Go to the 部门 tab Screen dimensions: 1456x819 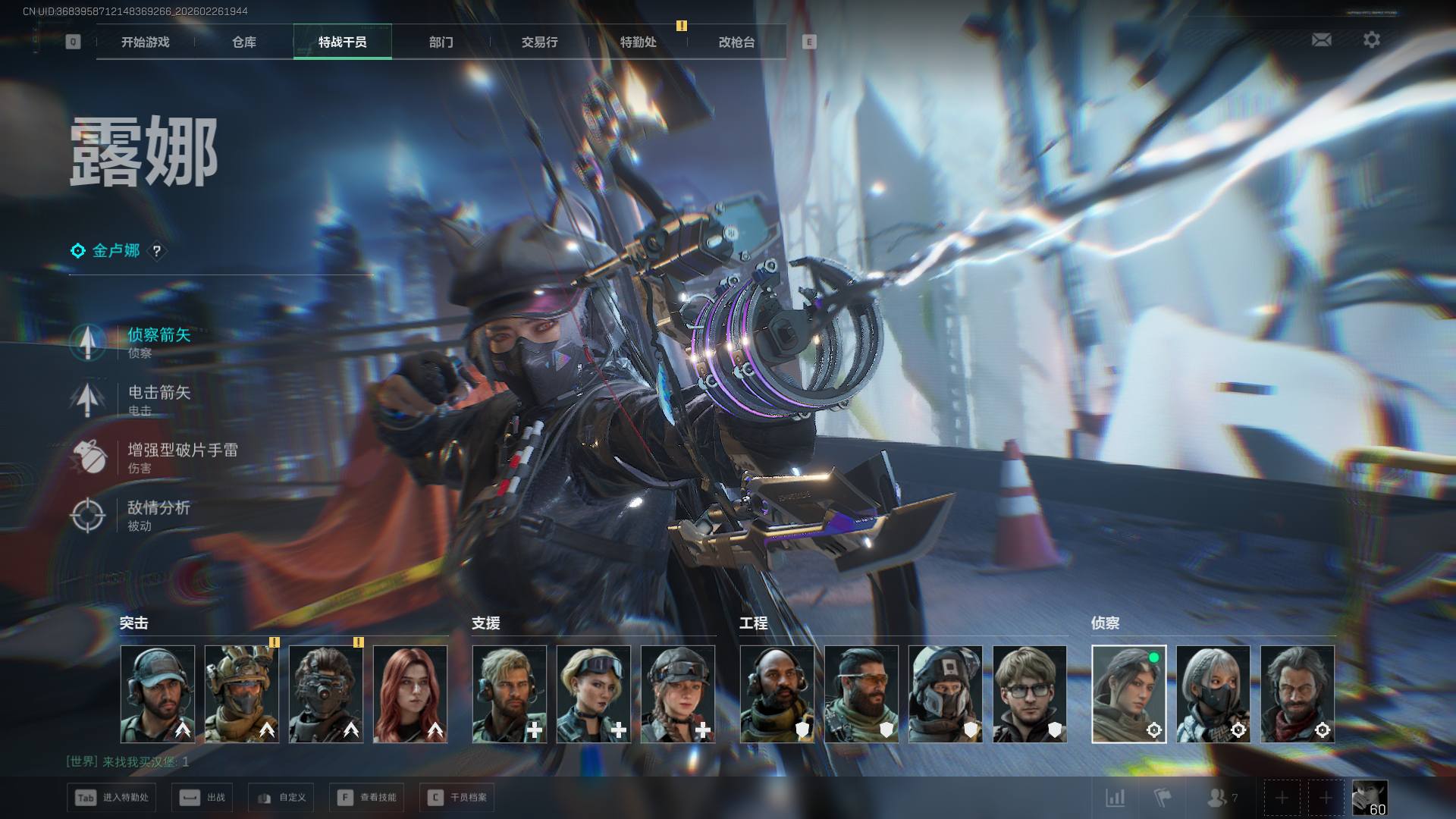click(441, 42)
